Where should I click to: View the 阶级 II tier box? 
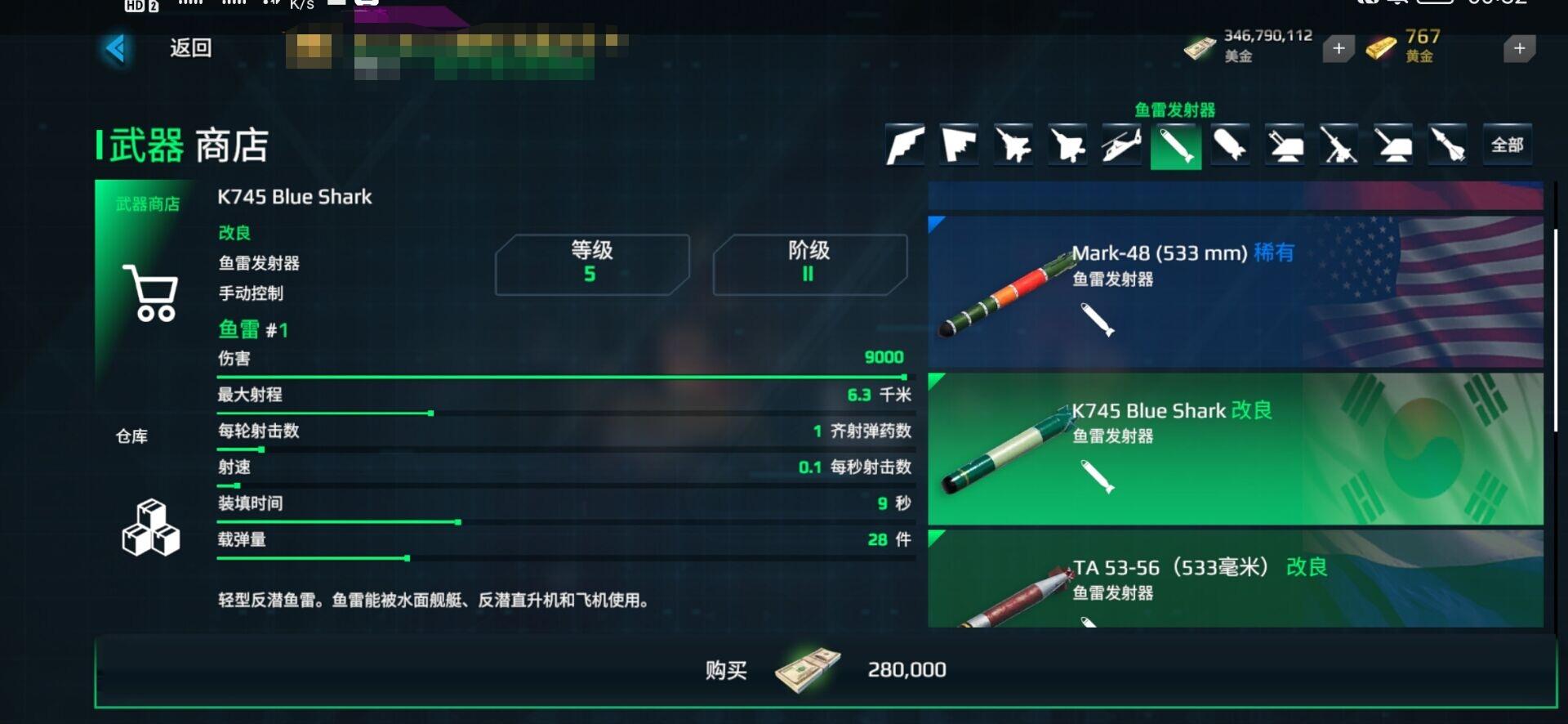[809, 264]
